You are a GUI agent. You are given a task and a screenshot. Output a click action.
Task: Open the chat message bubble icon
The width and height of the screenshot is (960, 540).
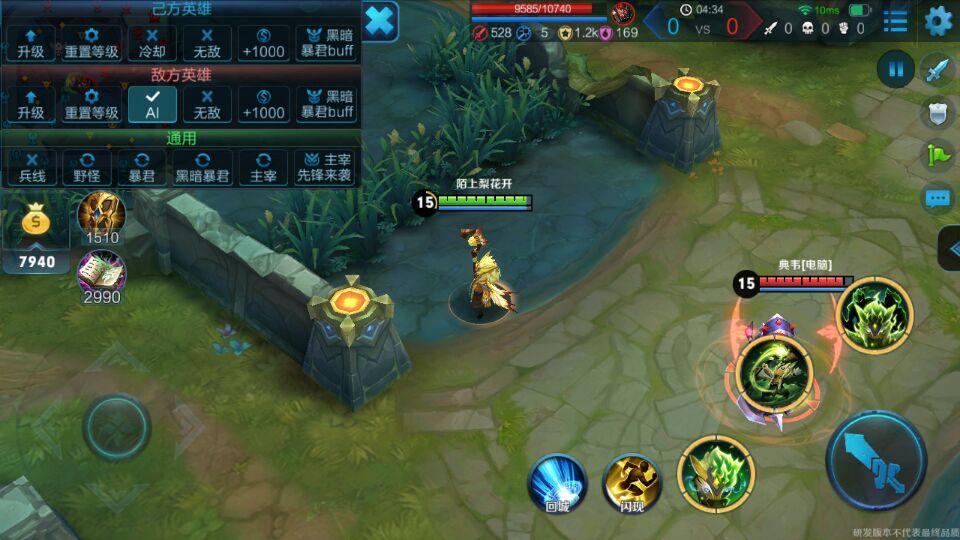tap(937, 198)
